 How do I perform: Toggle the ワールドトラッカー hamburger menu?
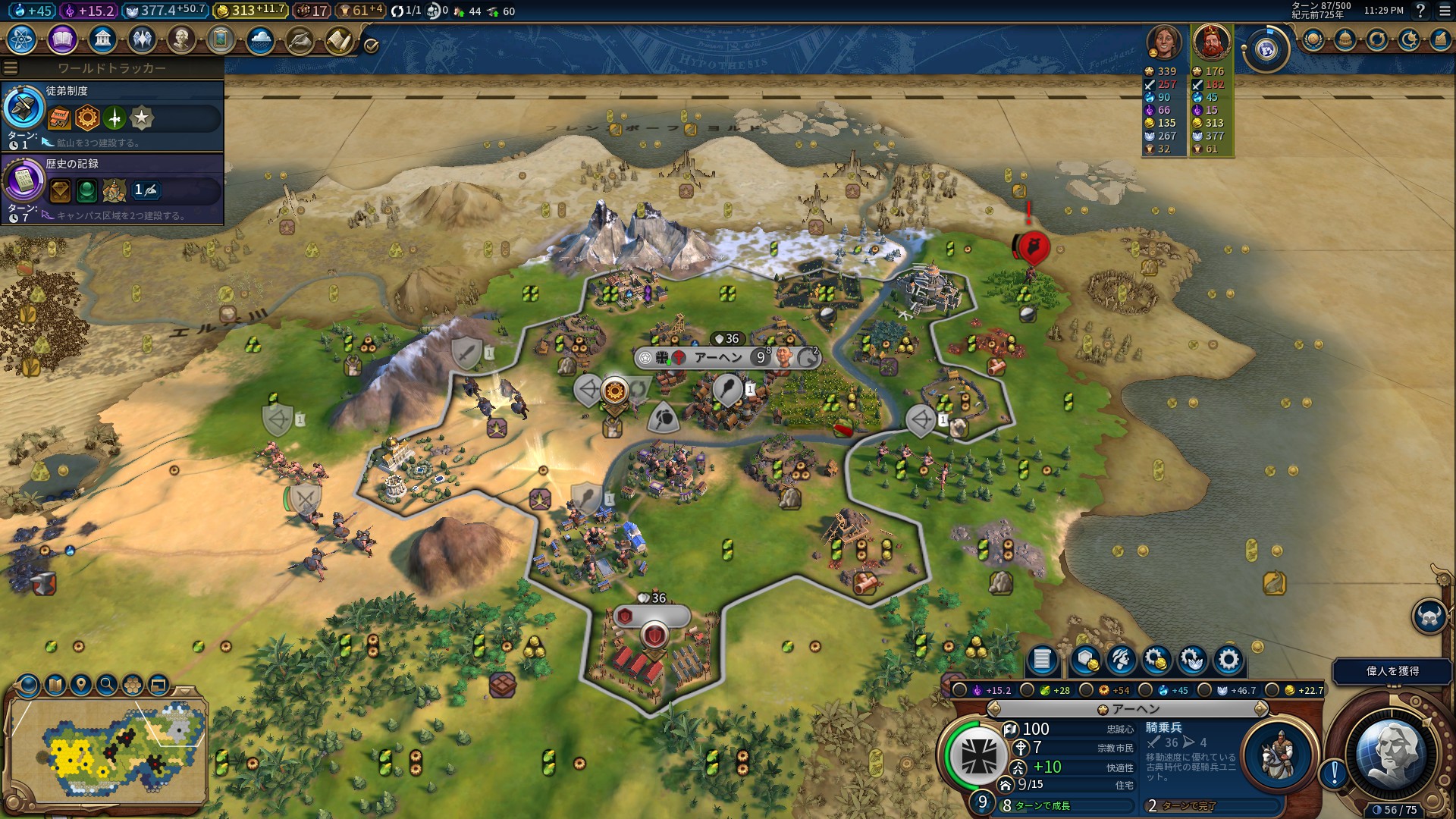[x=11, y=68]
